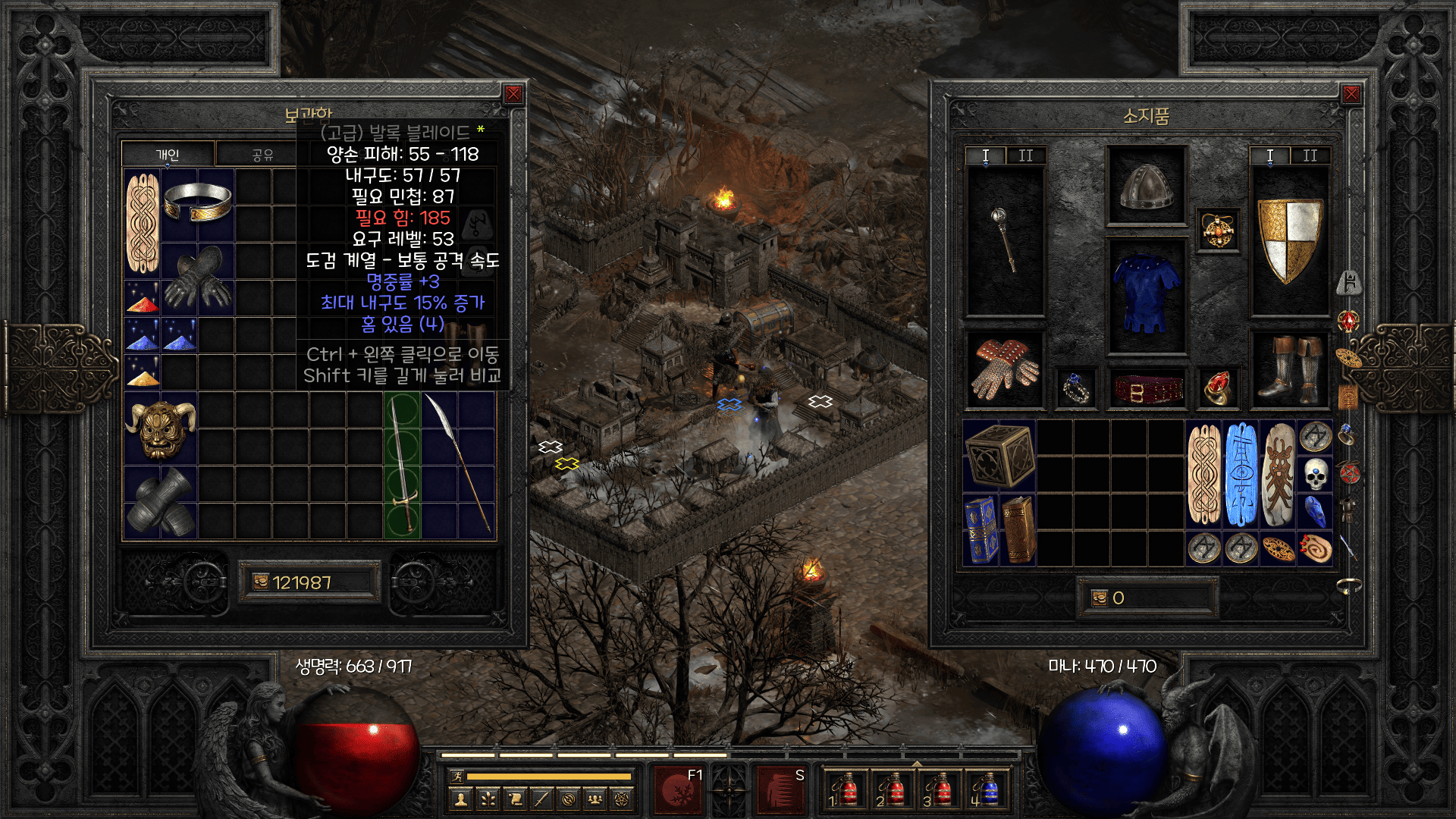Image resolution: width=1456 pixels, height=819 pixels.
Task: Switch to the shared stash tab
Action: [262, 155]
